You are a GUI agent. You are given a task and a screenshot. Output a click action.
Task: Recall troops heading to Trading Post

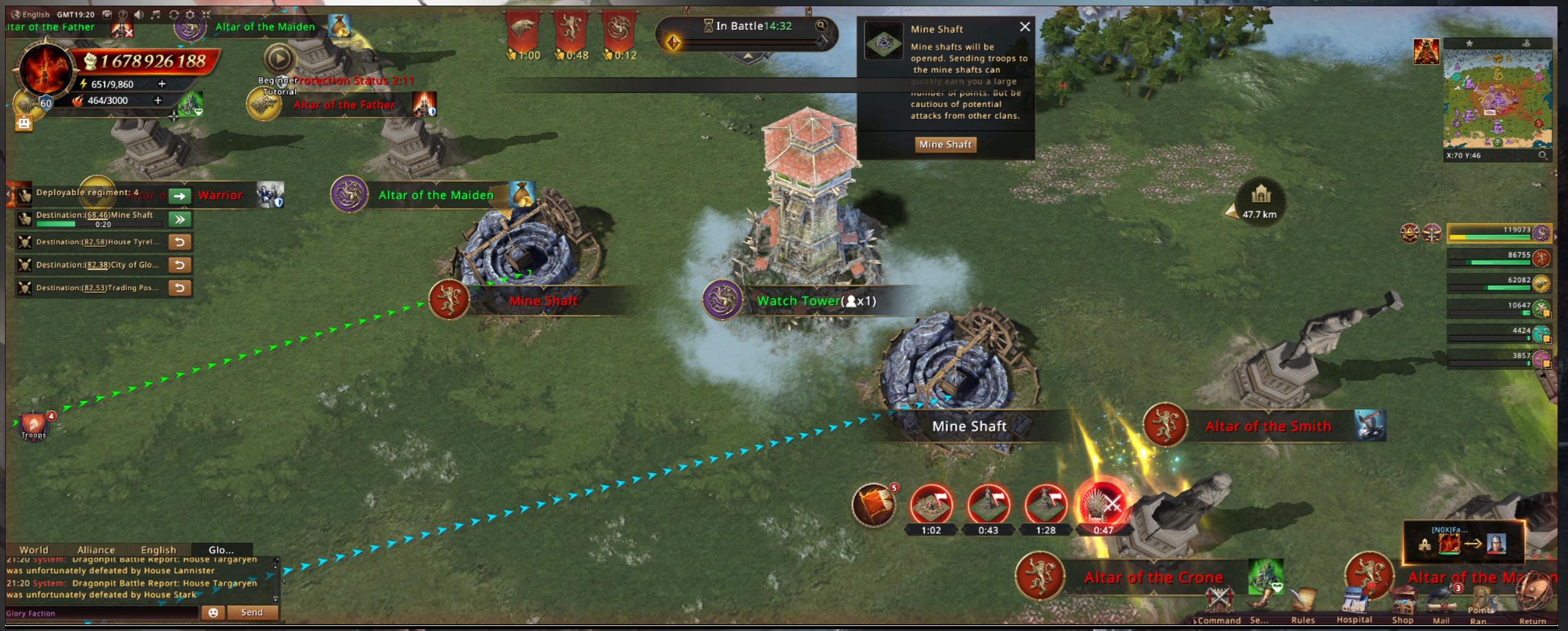pos(180,287)
